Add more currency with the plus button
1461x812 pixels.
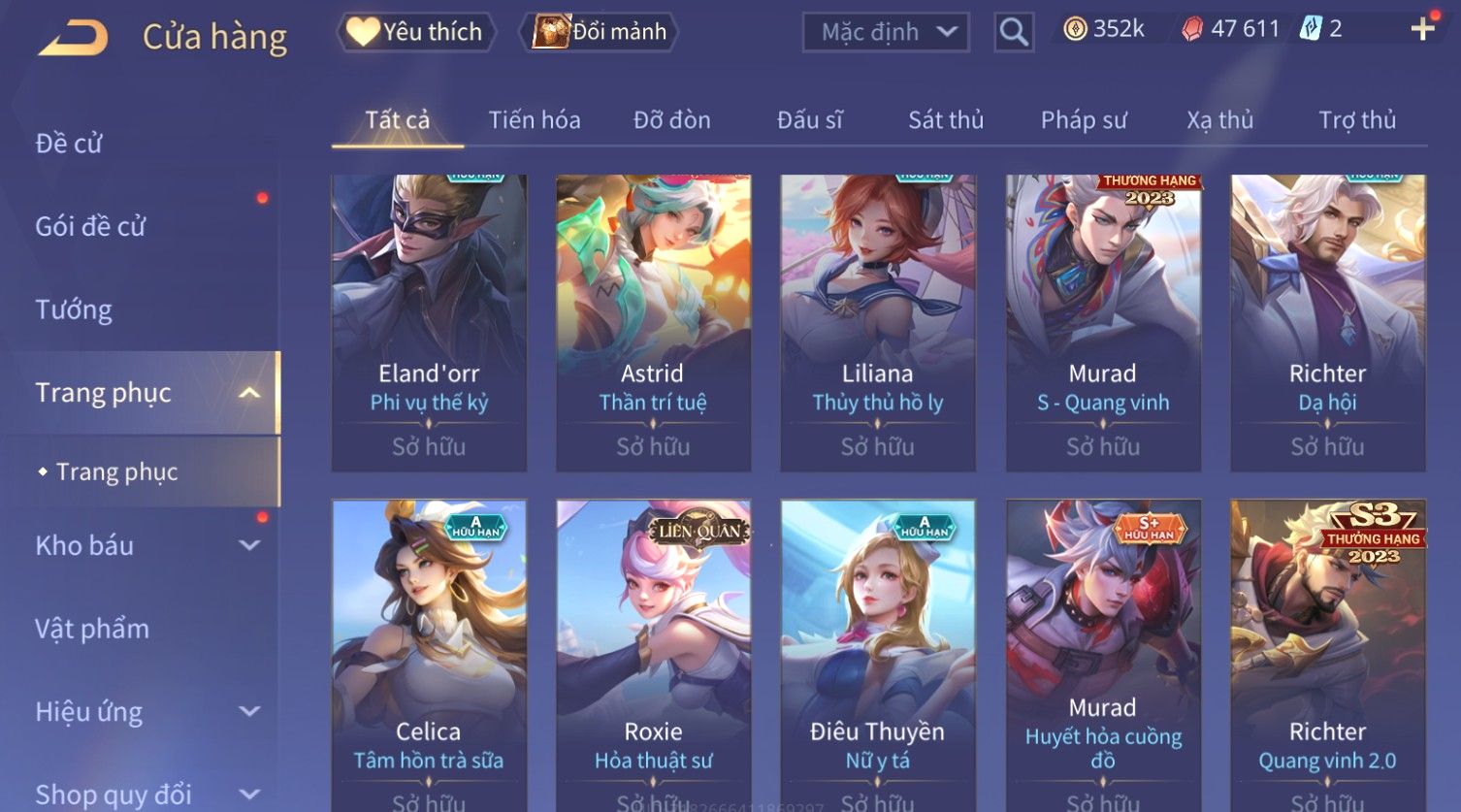coord(1422,29)
